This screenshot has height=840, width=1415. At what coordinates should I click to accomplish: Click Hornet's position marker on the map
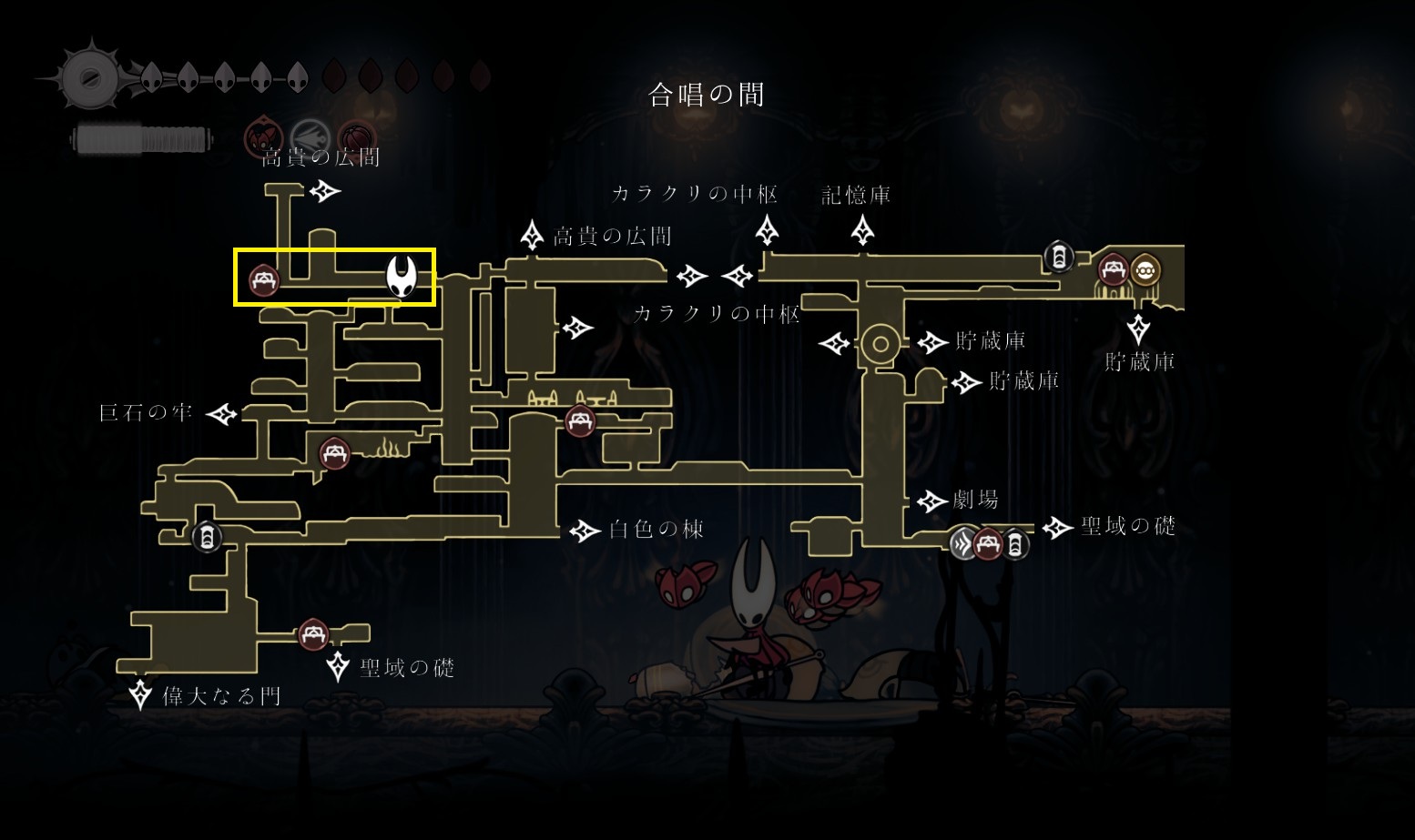(x=402, y=276)
